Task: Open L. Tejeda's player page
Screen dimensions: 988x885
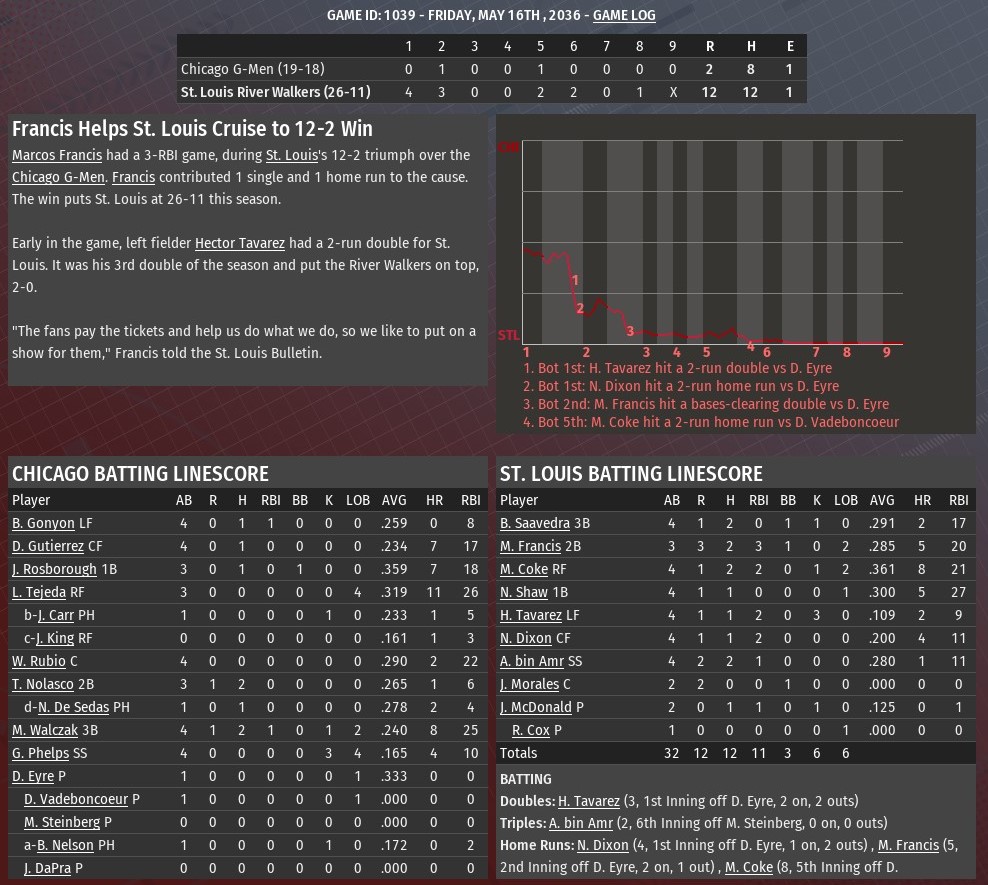Action: [x=39, y=592]
